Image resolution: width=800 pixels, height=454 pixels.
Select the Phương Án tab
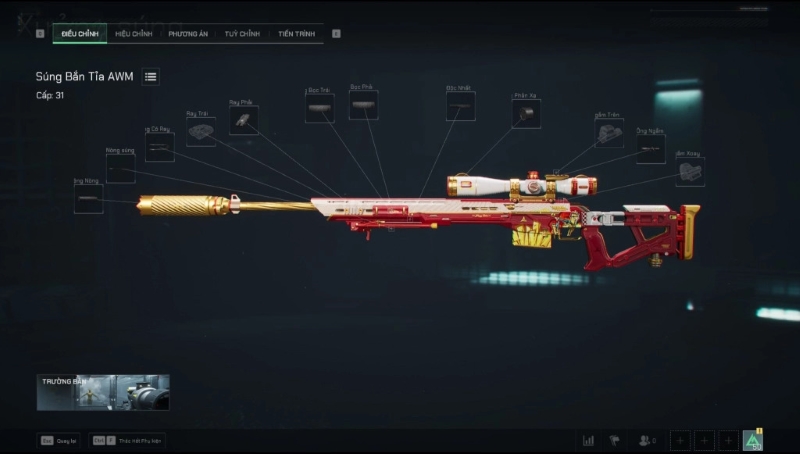[187, 34]
